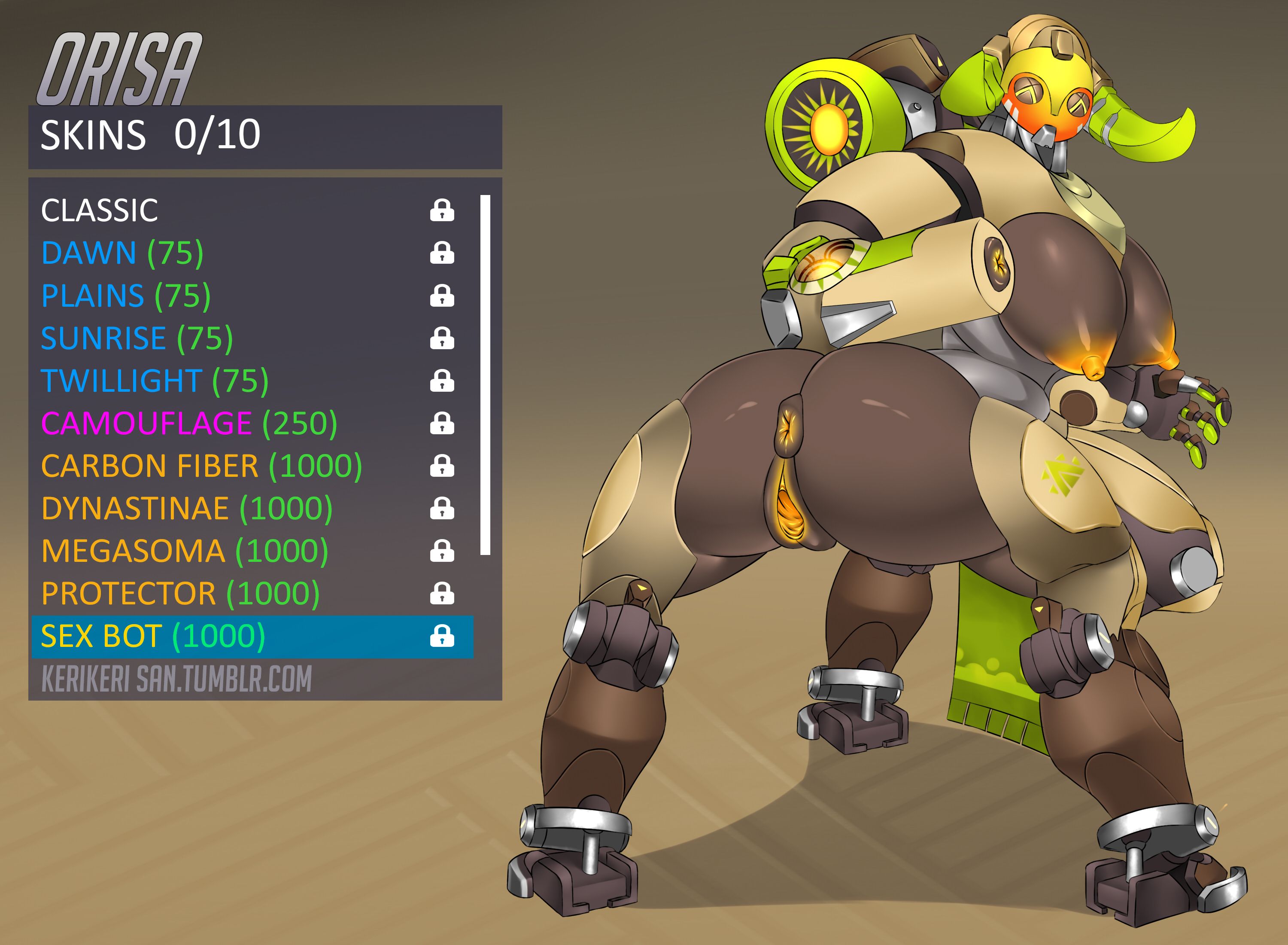1288x945 pixels.
Task: Choose the Dynastinae skin
Action: pos(186,509)
